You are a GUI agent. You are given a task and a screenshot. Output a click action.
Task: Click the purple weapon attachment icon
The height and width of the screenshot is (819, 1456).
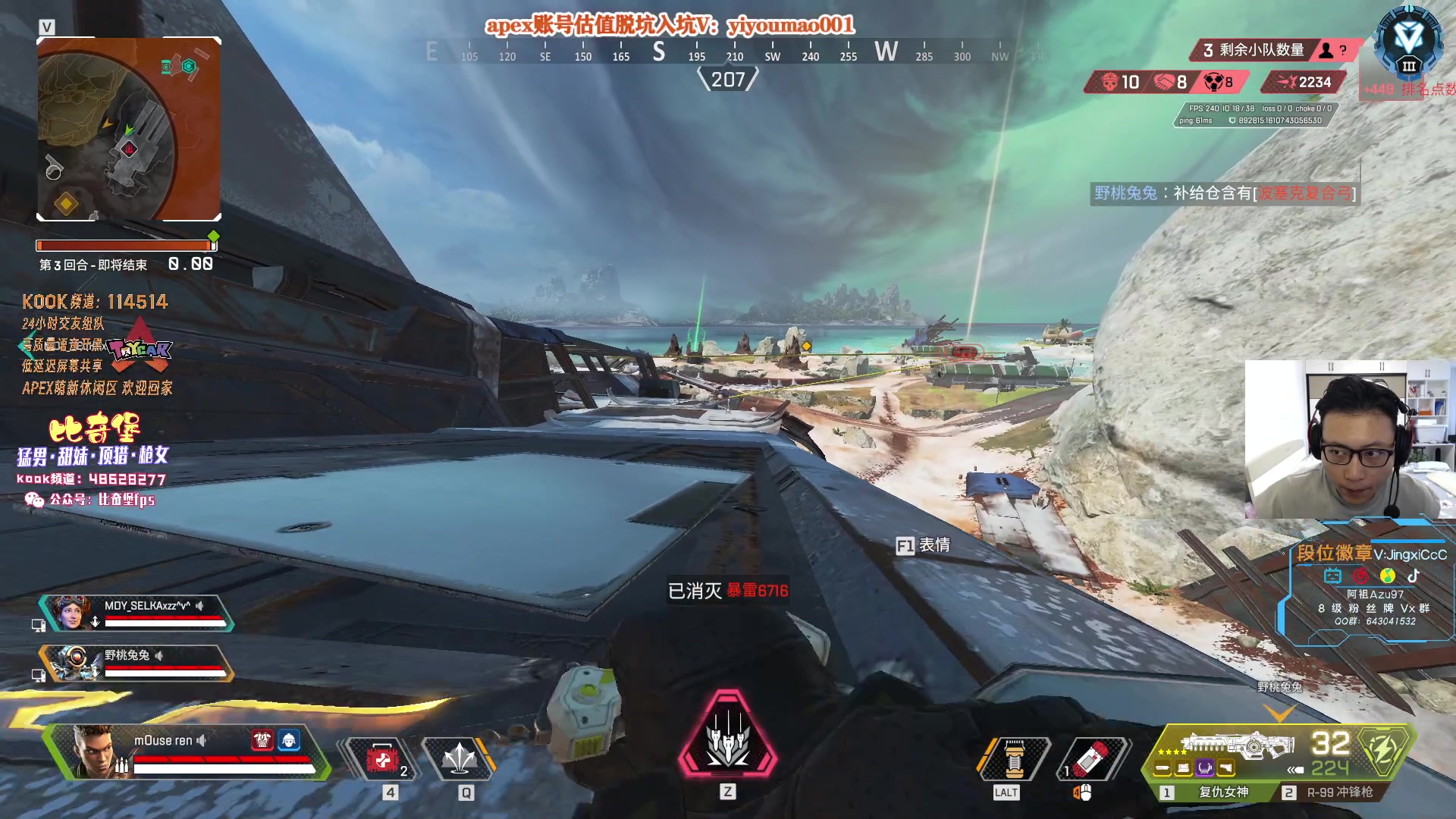click(x=1205, y=769)
